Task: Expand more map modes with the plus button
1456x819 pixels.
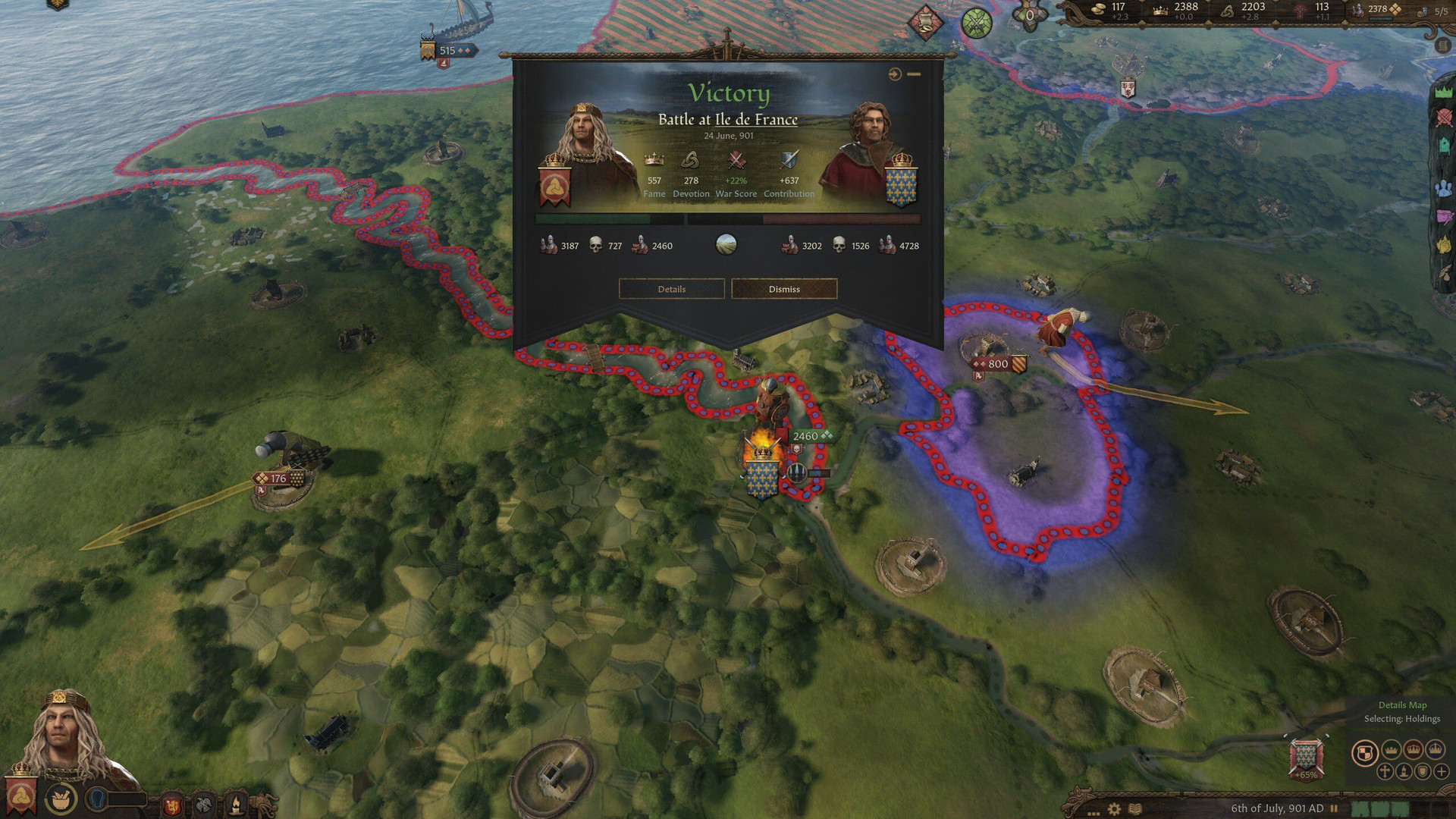Action: tap(1442, 772)
